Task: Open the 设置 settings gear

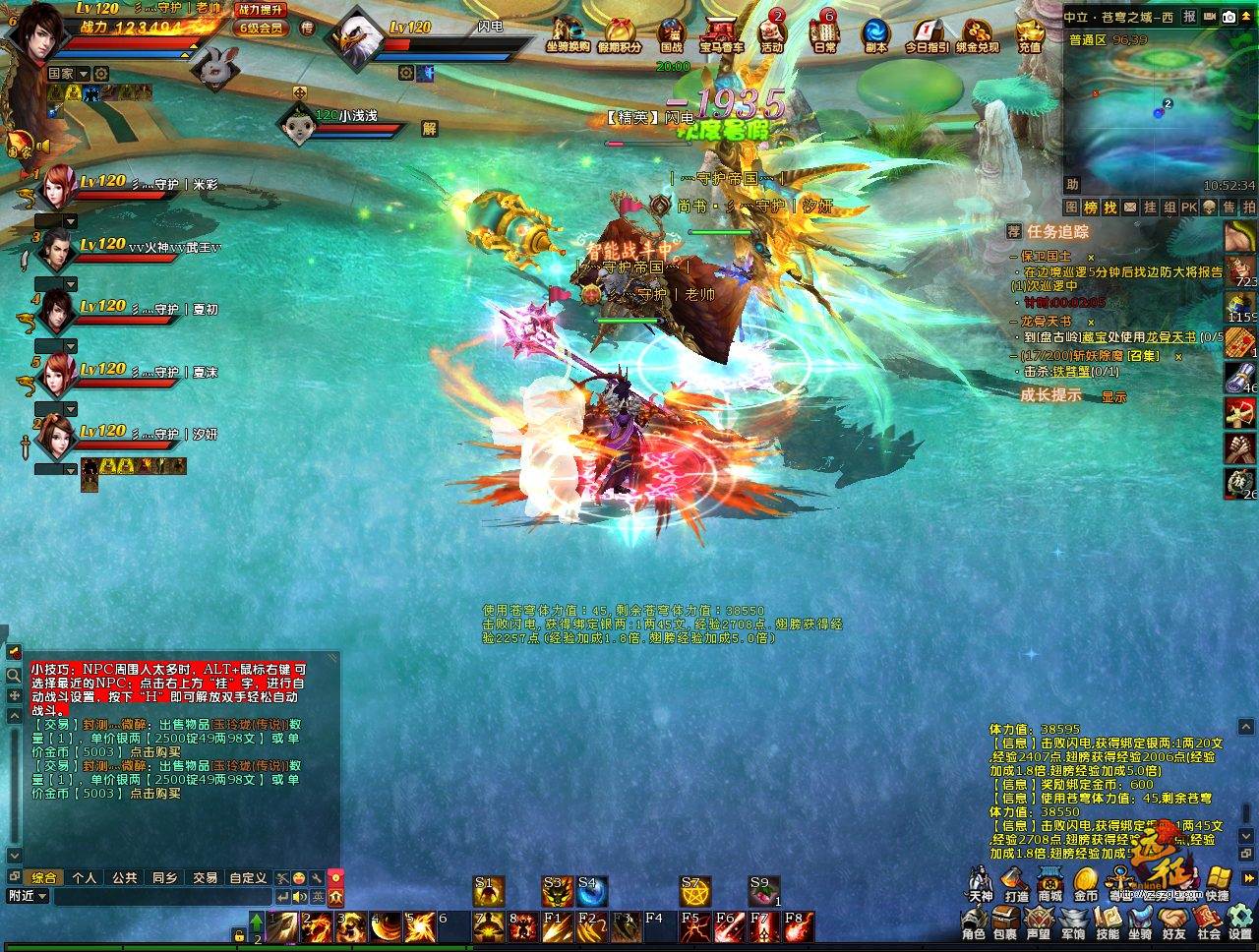Action: point(1239,924)
